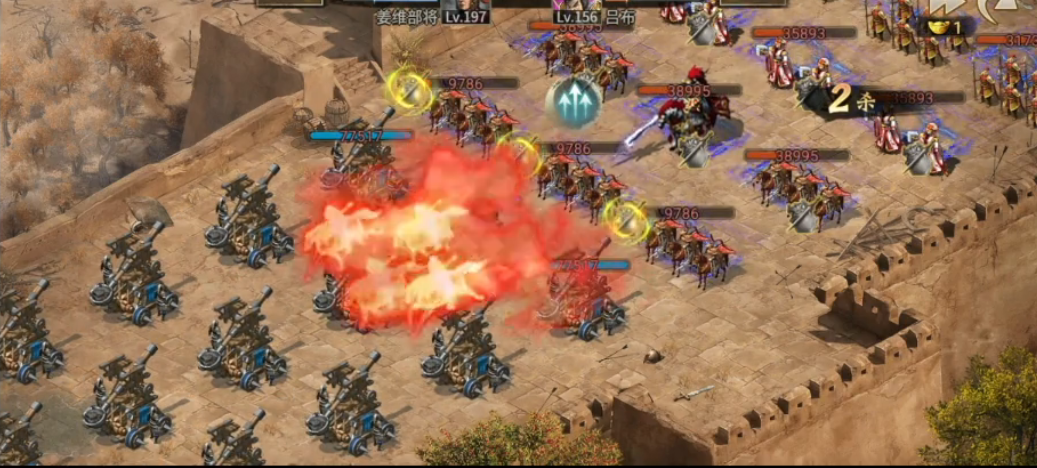Select the 姜维部将 Lv.197 commander portrait
This screenshot has width=1037, height=468.
point(464,5)
